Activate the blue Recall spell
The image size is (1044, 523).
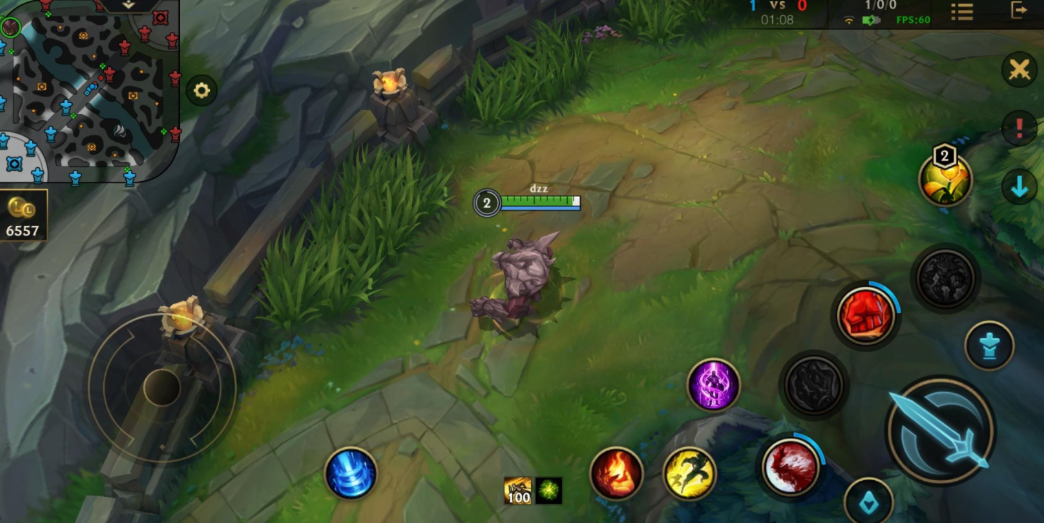click(x=351, y=473)
